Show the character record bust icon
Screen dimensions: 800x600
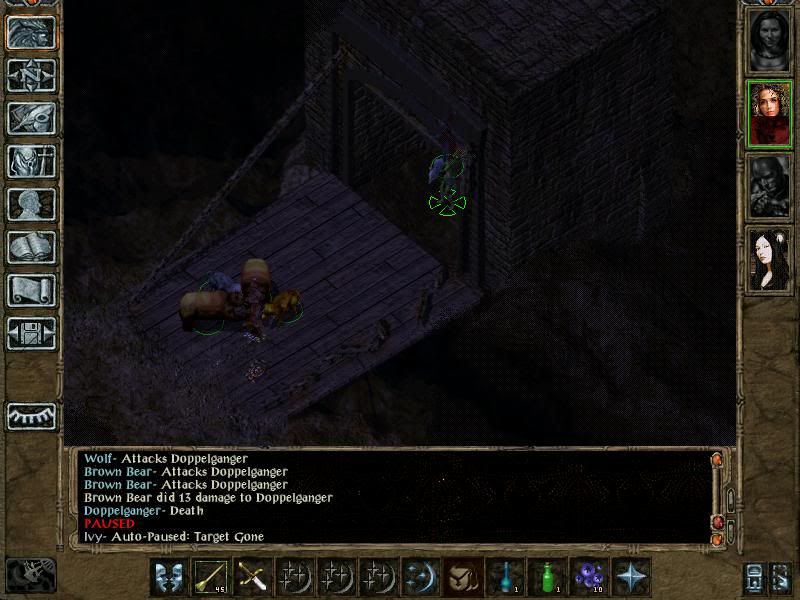pos(31,204)
